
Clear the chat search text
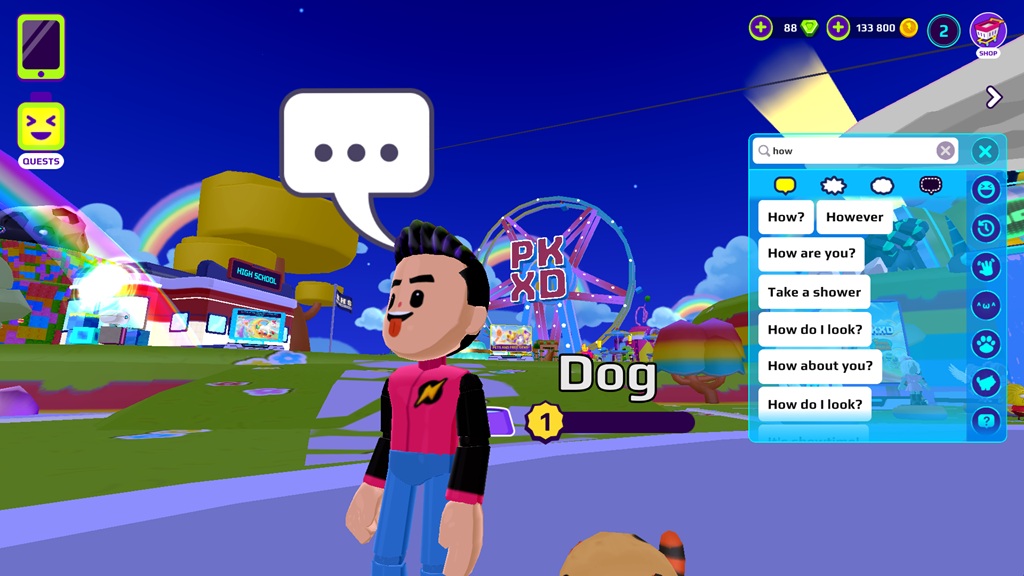(x=945, y=151)
